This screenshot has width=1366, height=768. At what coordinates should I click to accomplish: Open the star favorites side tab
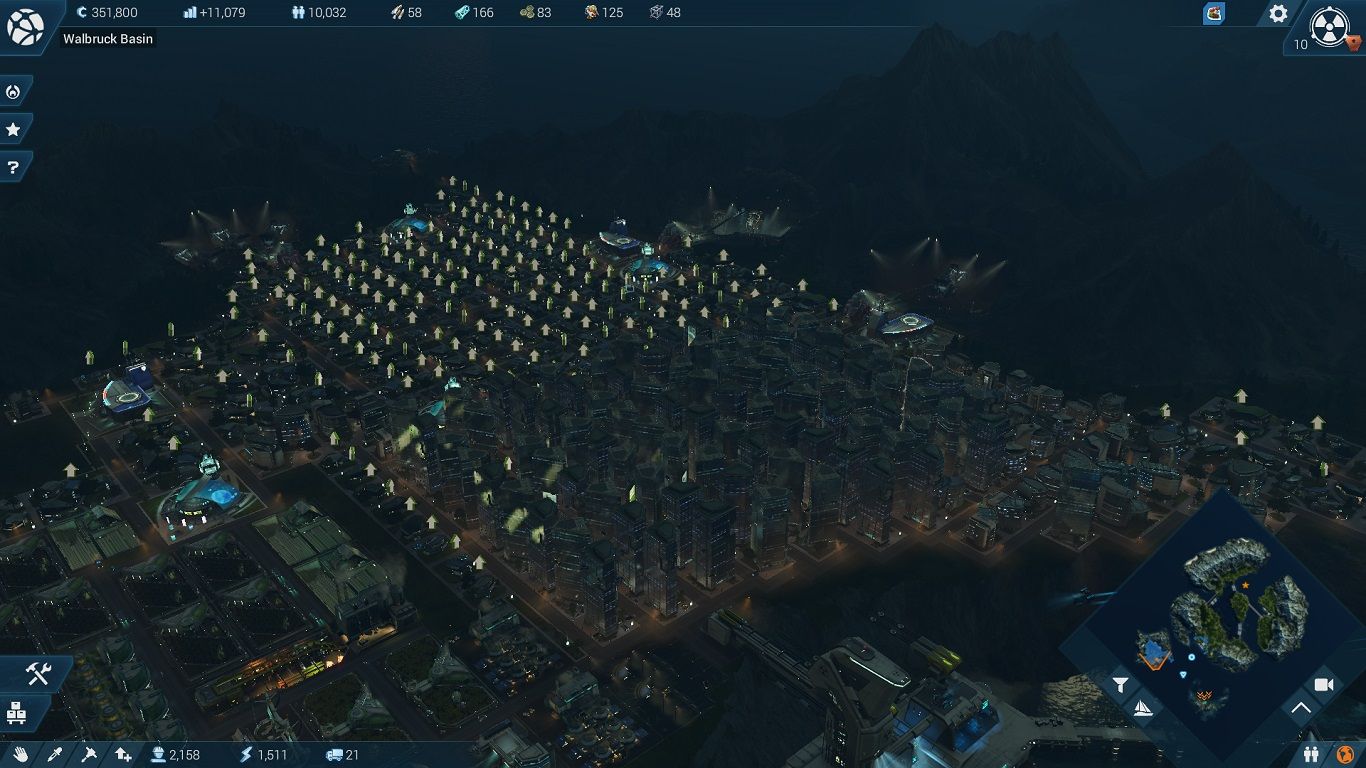pos(13,130)
